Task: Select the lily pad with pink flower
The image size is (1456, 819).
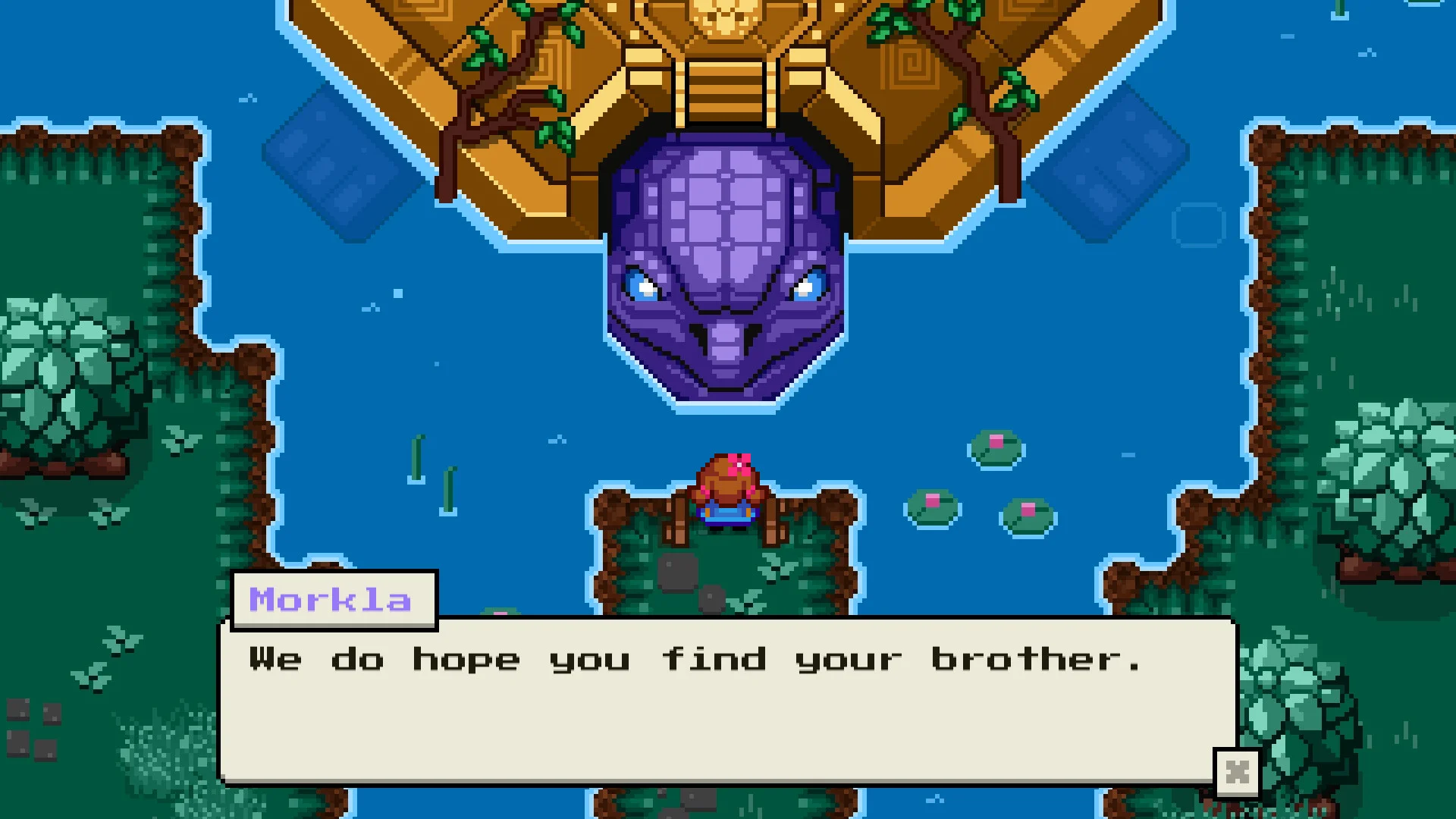Action: tap(993, 447)
